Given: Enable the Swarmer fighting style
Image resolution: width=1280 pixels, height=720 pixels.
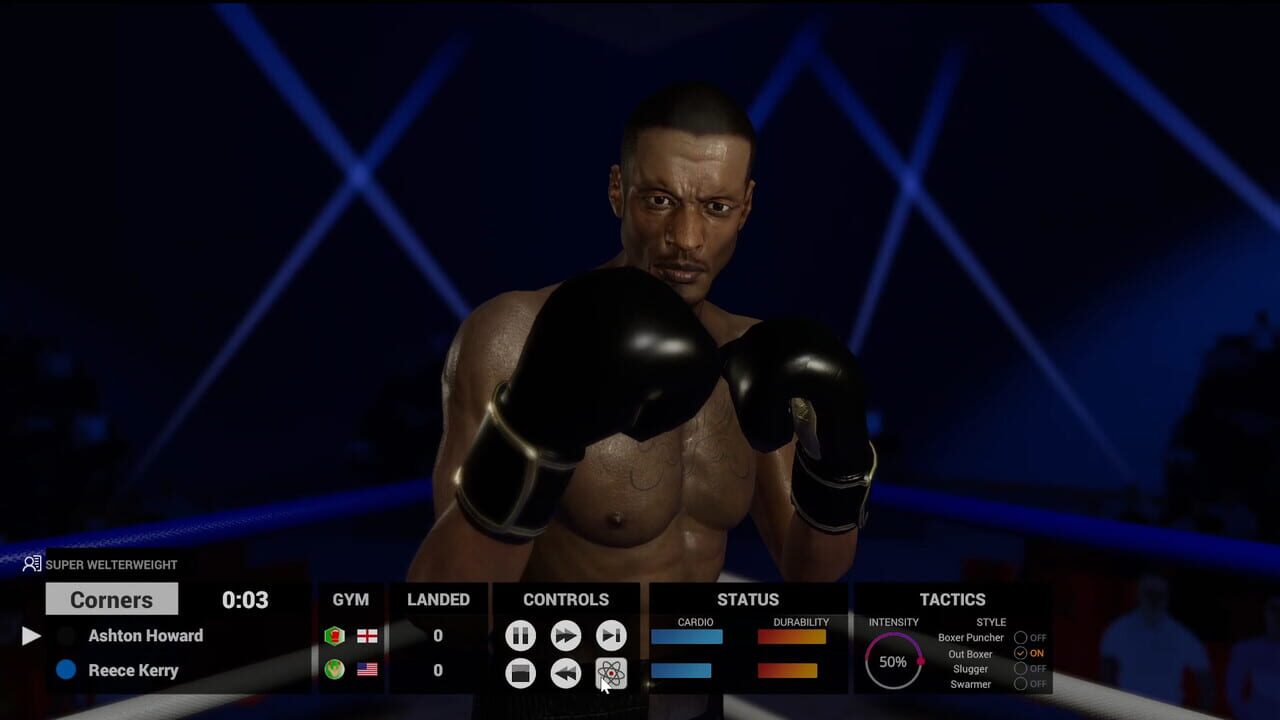Looking at the screenshot, I should point(1021,684).
